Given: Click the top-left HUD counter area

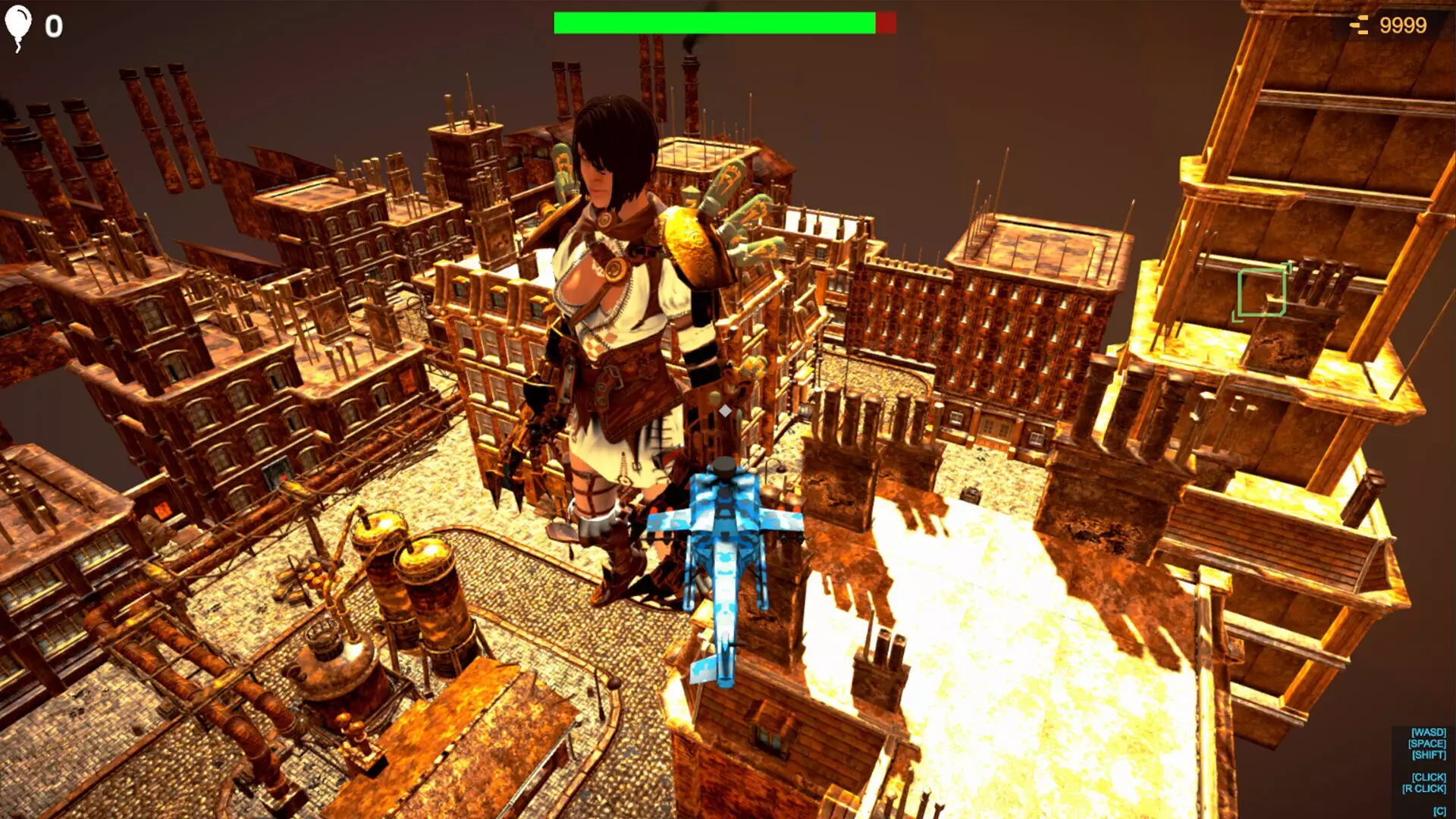Looking at the screenshot, I should (36, 24).
